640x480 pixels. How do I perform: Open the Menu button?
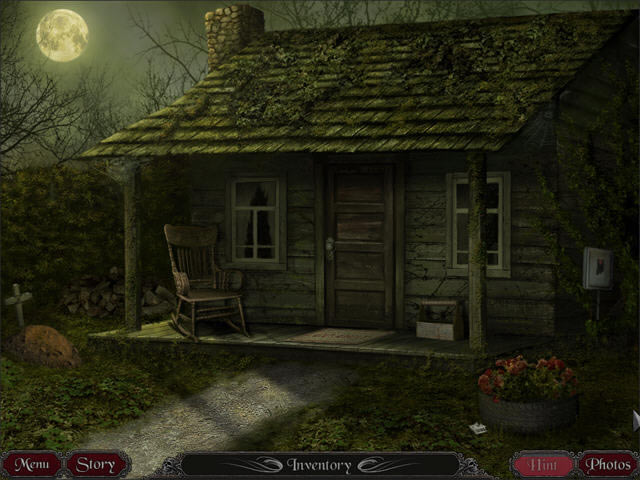31,464
